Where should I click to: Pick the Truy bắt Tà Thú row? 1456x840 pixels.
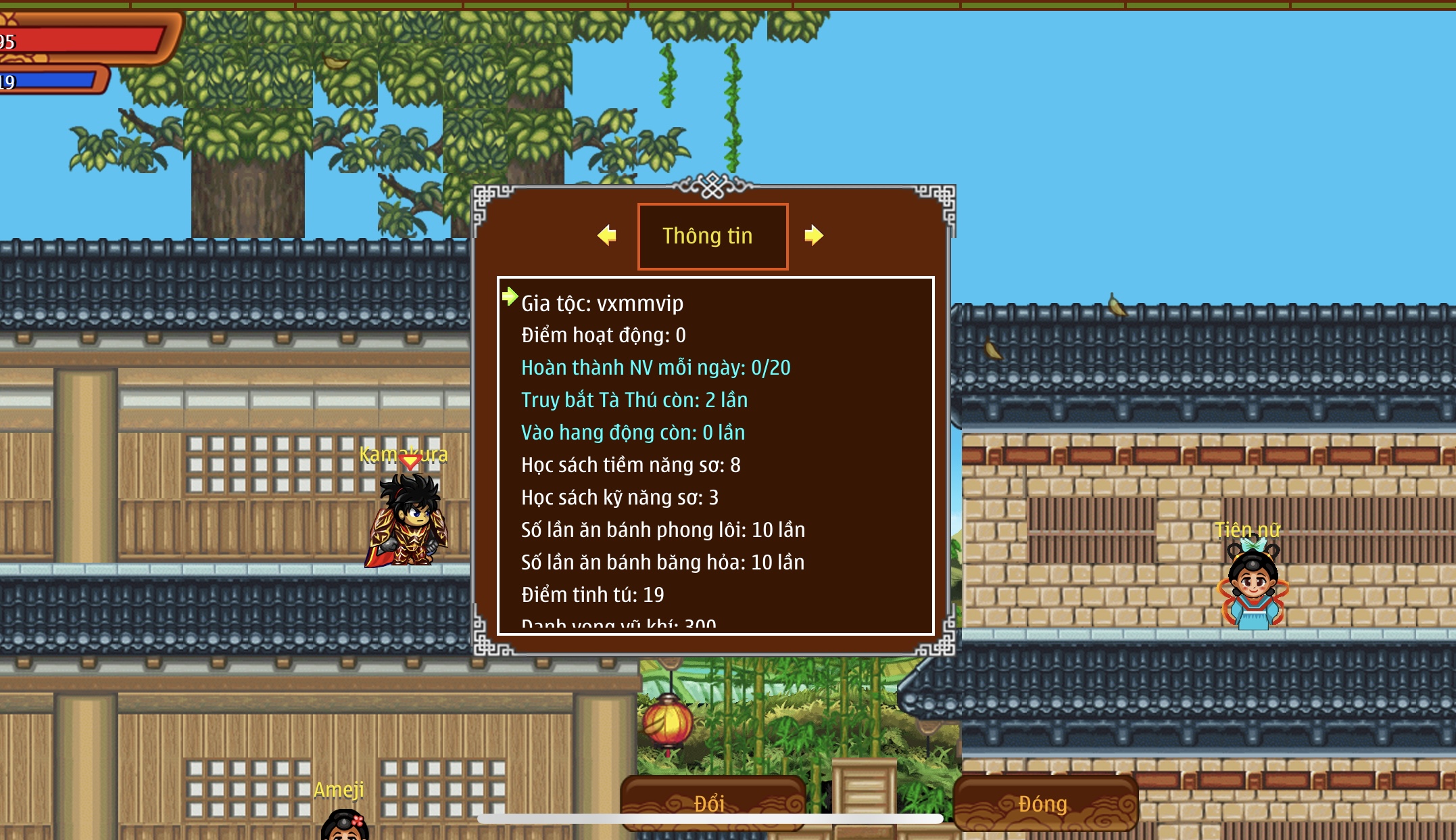click(634, 400)
